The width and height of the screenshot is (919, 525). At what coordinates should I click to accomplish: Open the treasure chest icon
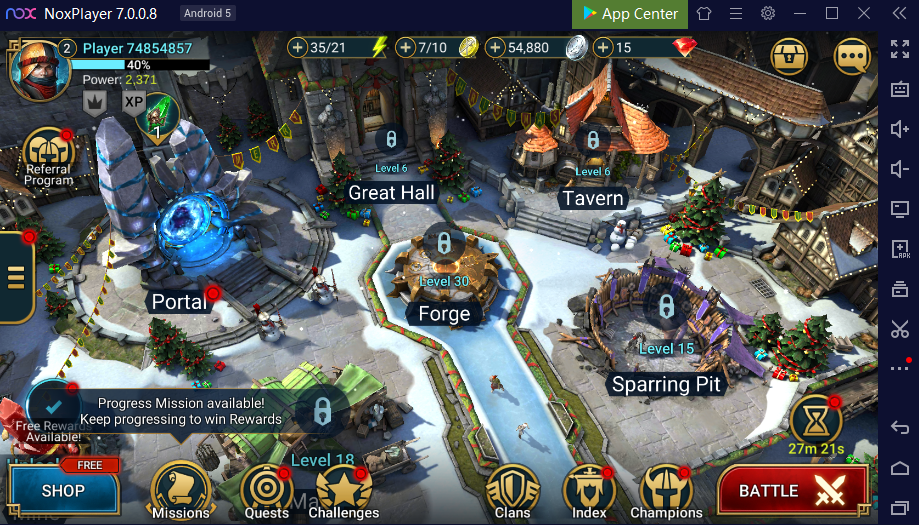pos(789,56)
